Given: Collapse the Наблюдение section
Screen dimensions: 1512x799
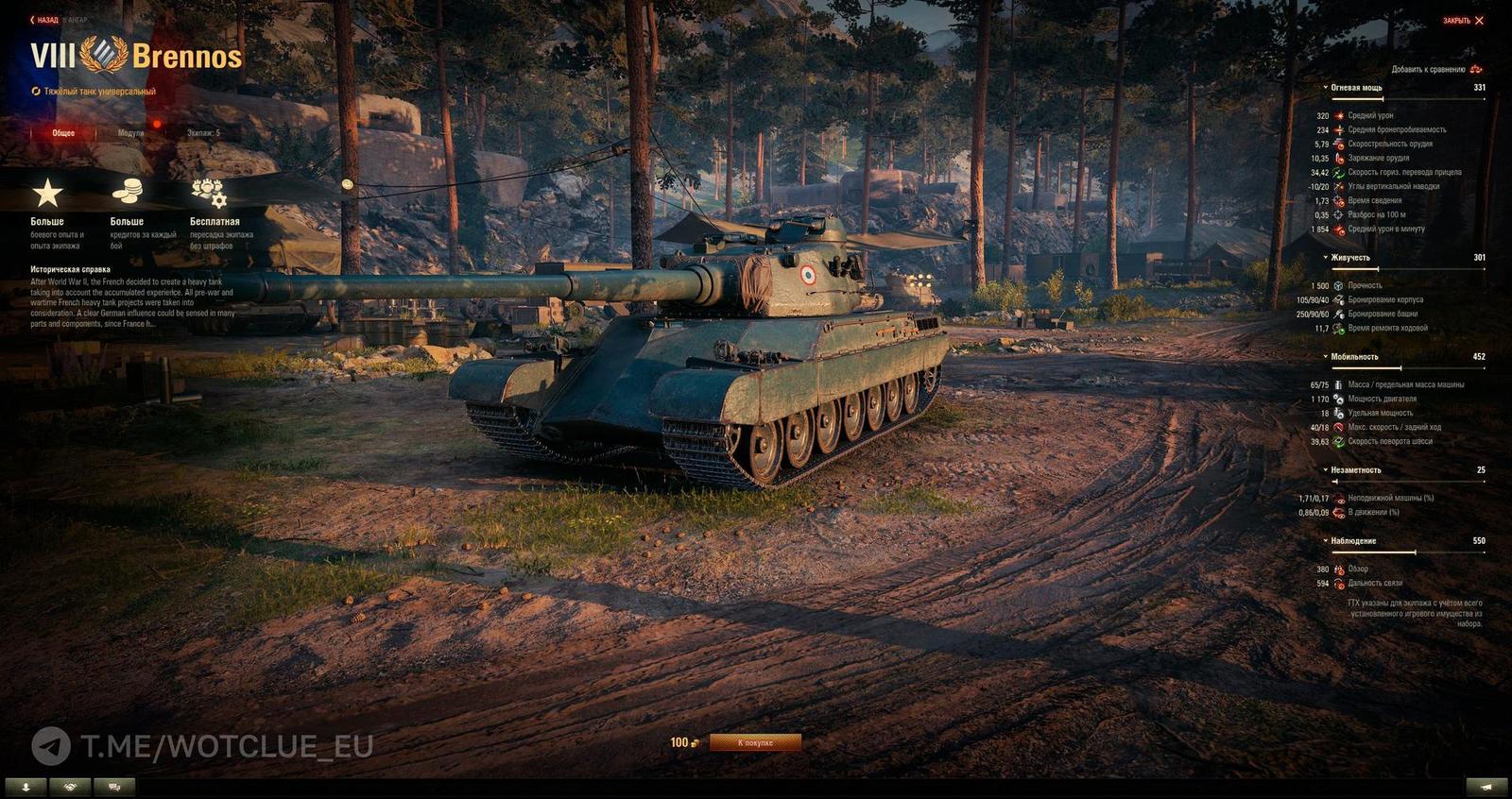Looking at the screenshot, I should (x=1327, y=542).
